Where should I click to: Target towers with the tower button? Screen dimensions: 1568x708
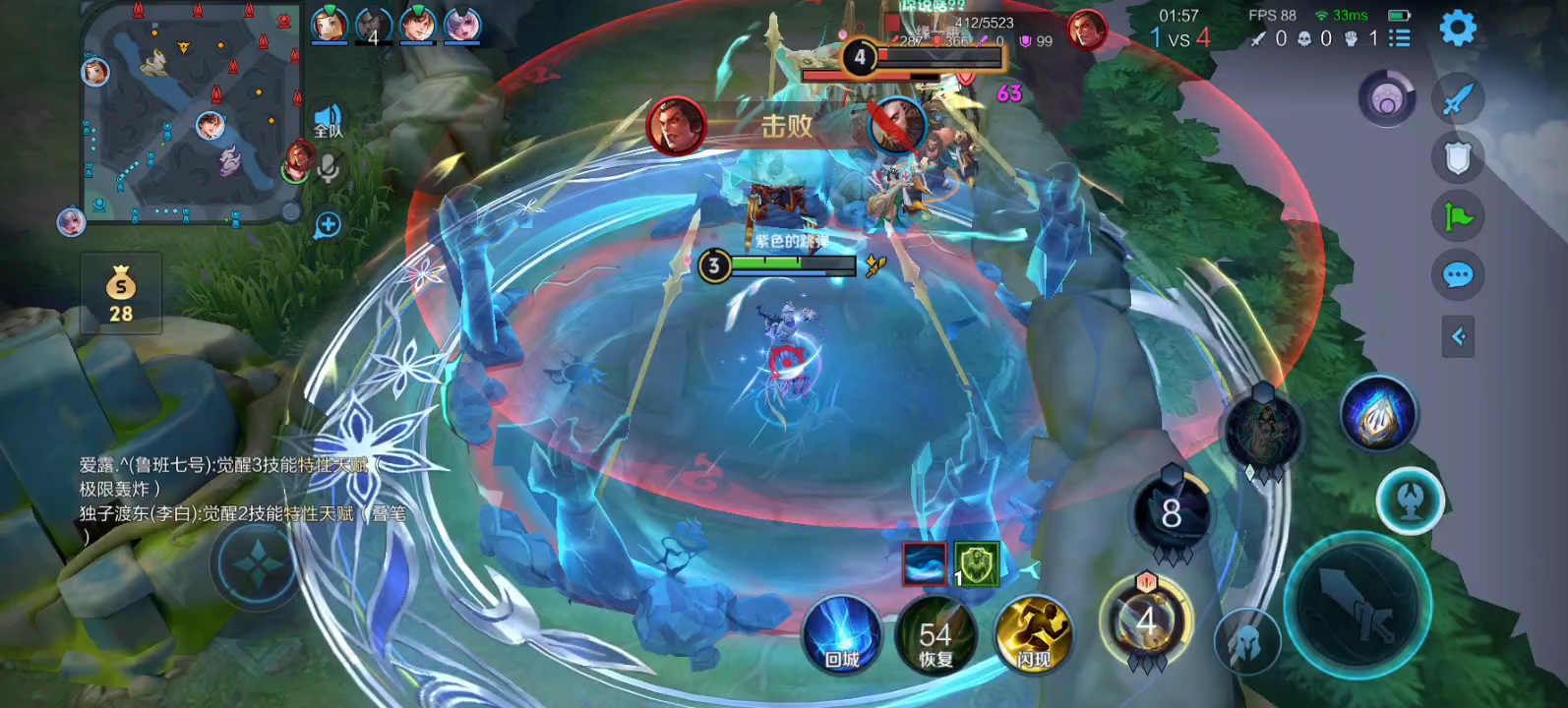pos(1410,501)
